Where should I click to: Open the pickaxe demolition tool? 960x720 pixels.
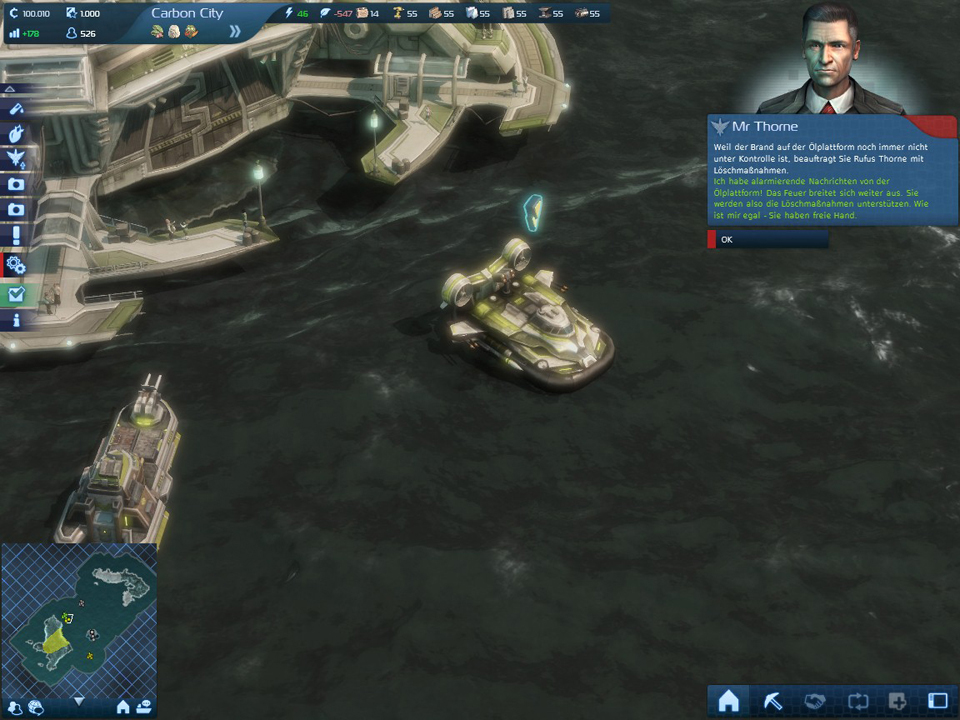tap(771, 701)
